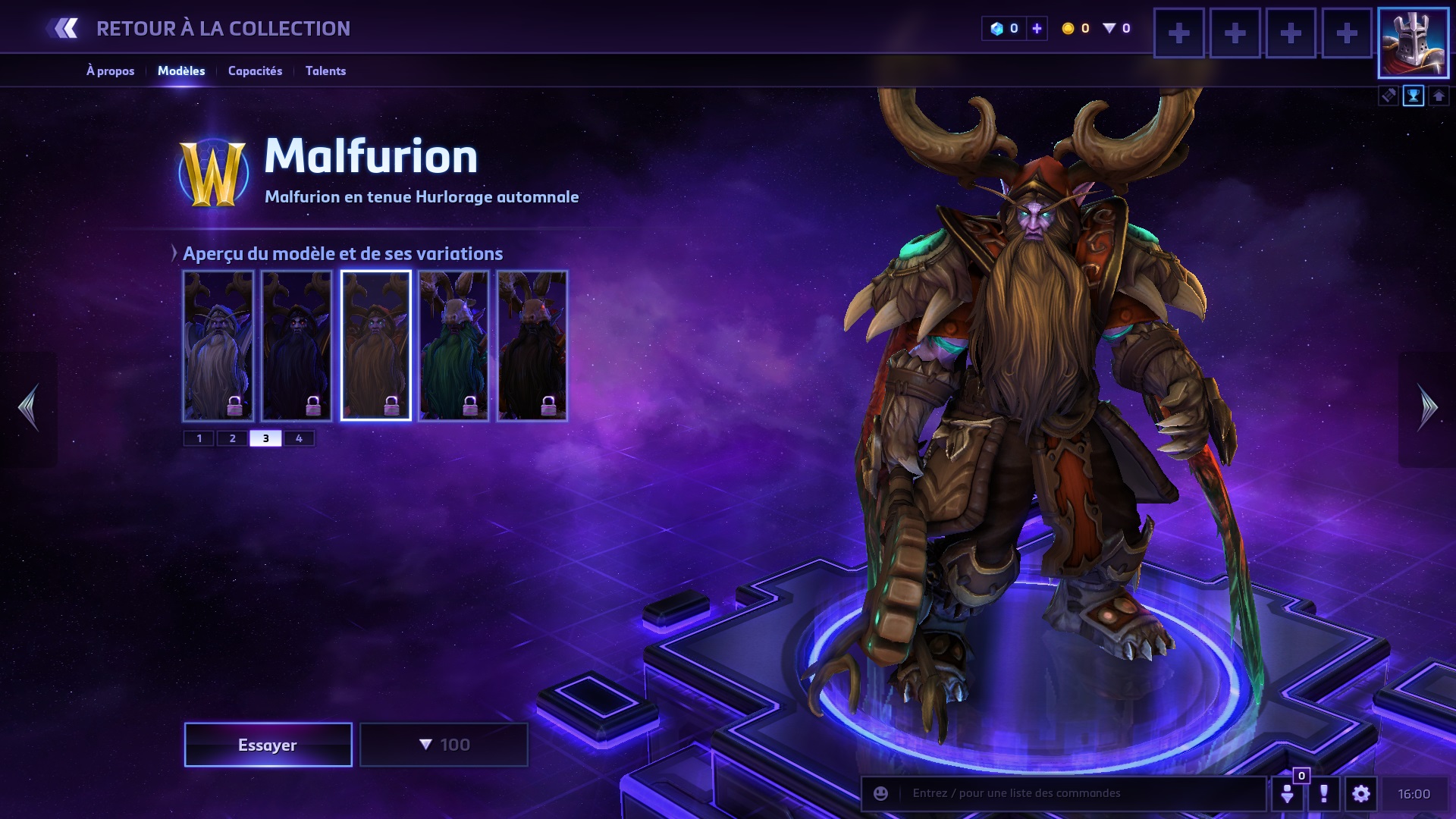This screenshot has width=1456, height=819.
Task: Open the knight player portrait
Action: [x=1414, y=43]
